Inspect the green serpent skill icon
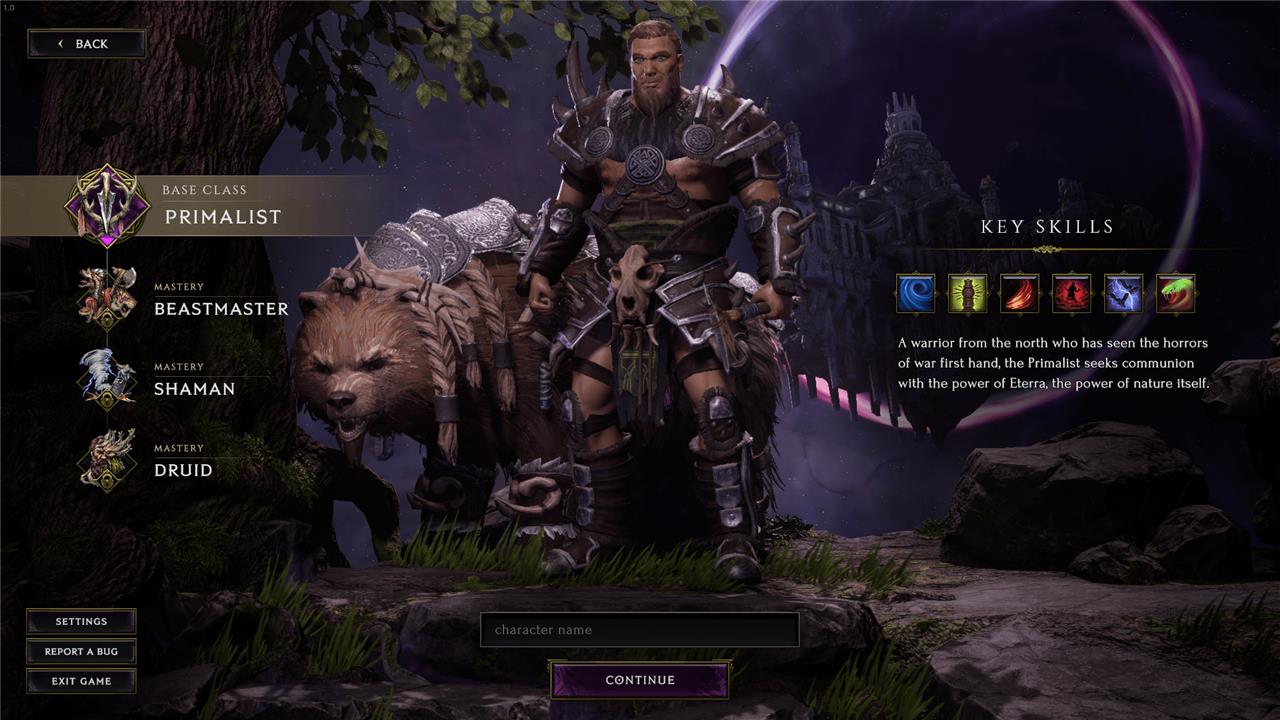Viewport: 1280px width, 720px height. pyautogui.click(x=1176, y=294)
